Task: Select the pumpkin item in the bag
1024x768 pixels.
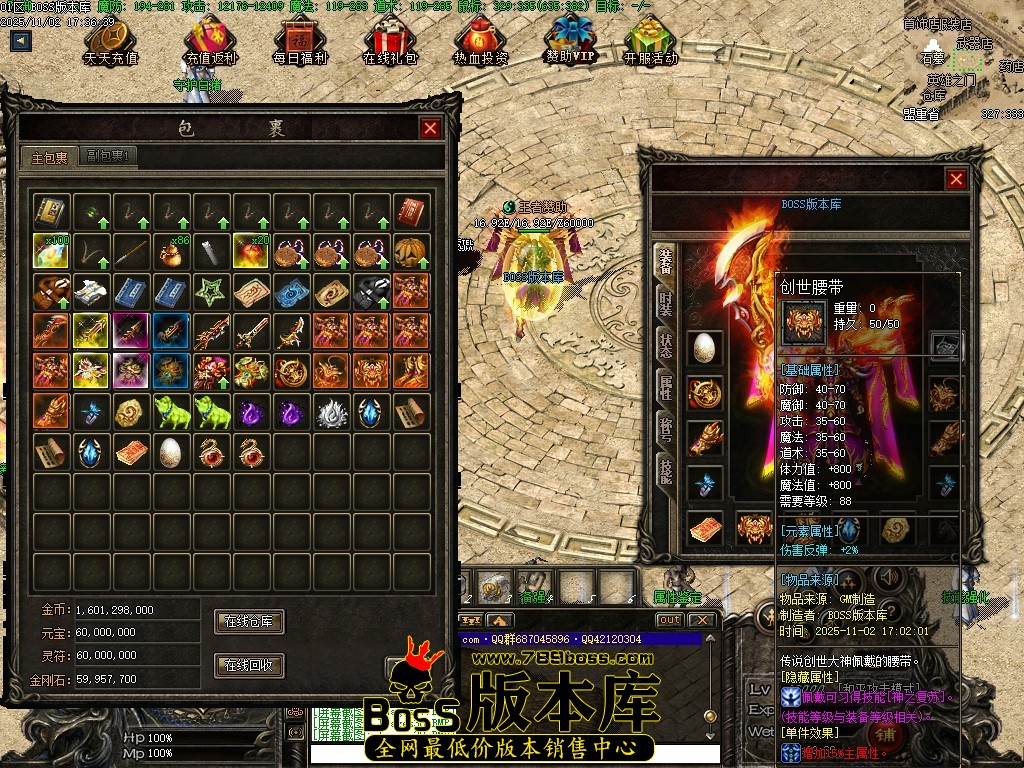Action: 411,251
